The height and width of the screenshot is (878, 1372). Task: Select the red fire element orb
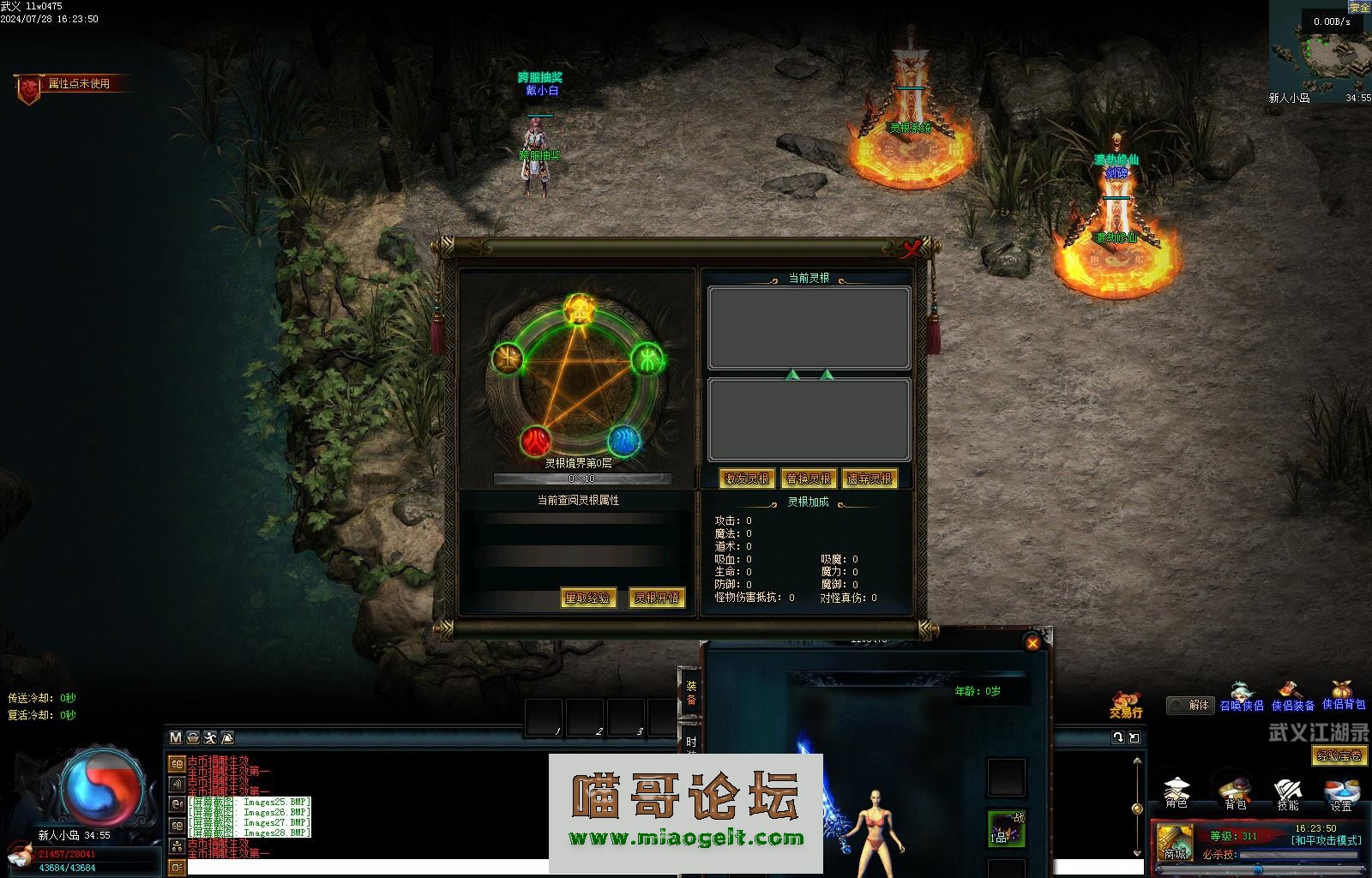[538, 442]
